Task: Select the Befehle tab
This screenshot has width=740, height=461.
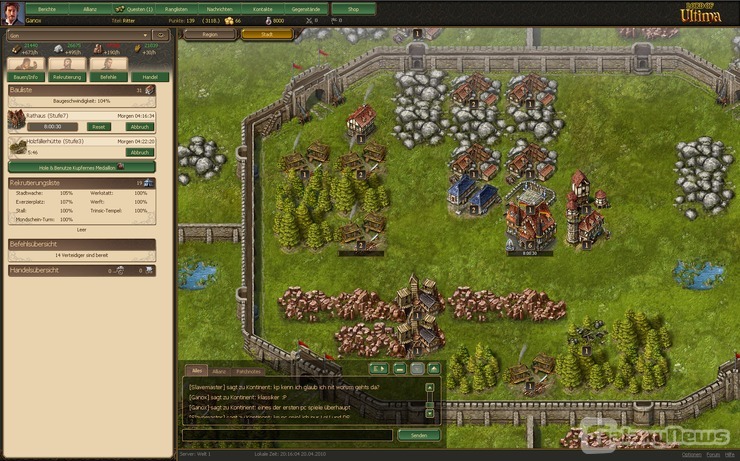Action: (109, 76)
